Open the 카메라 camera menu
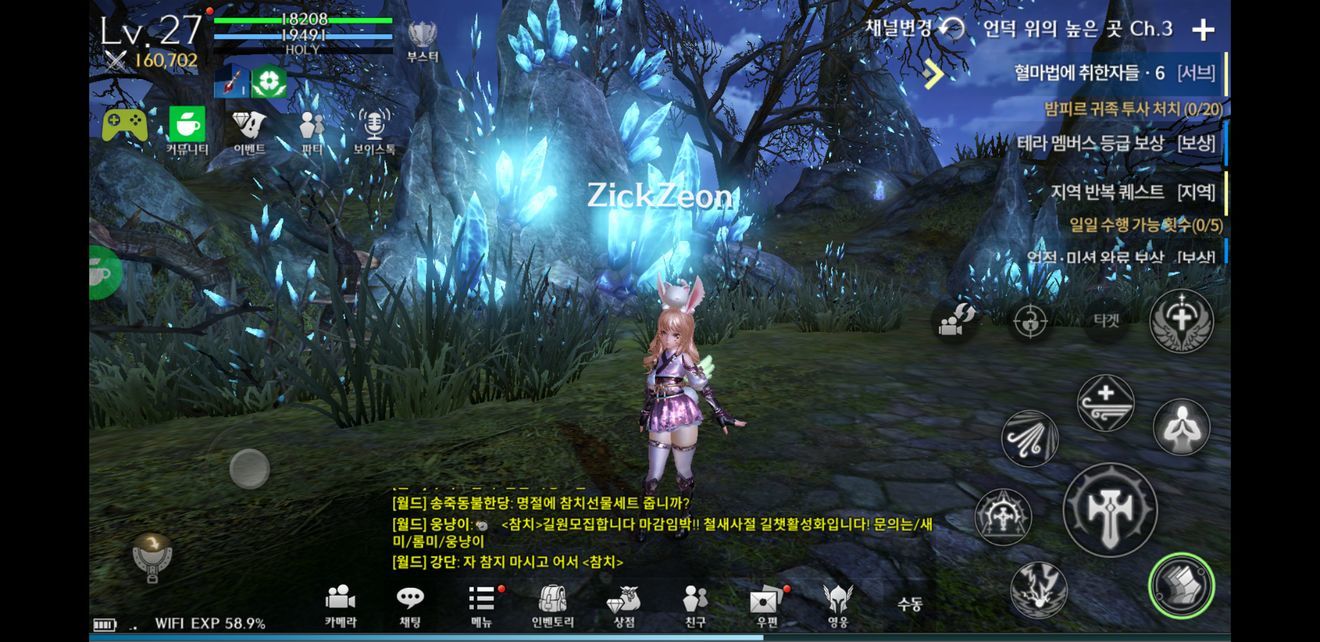 [340, 604]
